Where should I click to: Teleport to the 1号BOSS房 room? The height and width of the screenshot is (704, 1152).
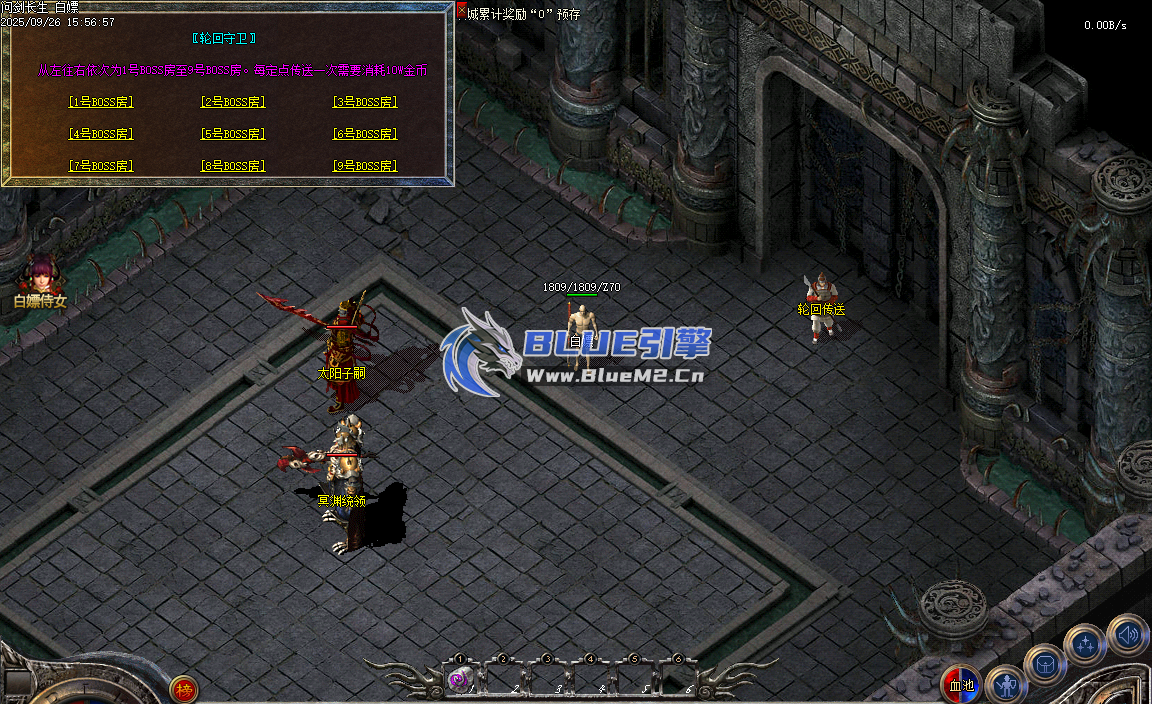pos(101,102)
